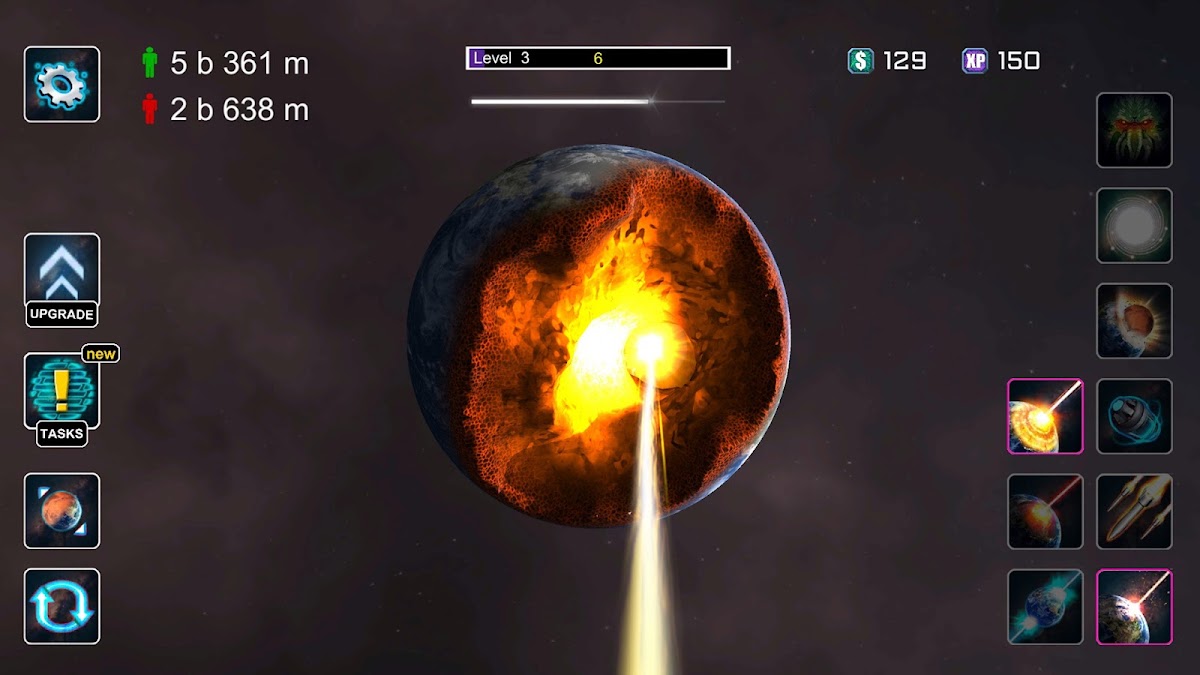Choose the planet collision weapon
Screen dimensions: 1200x675
[x=1134, y=321]
